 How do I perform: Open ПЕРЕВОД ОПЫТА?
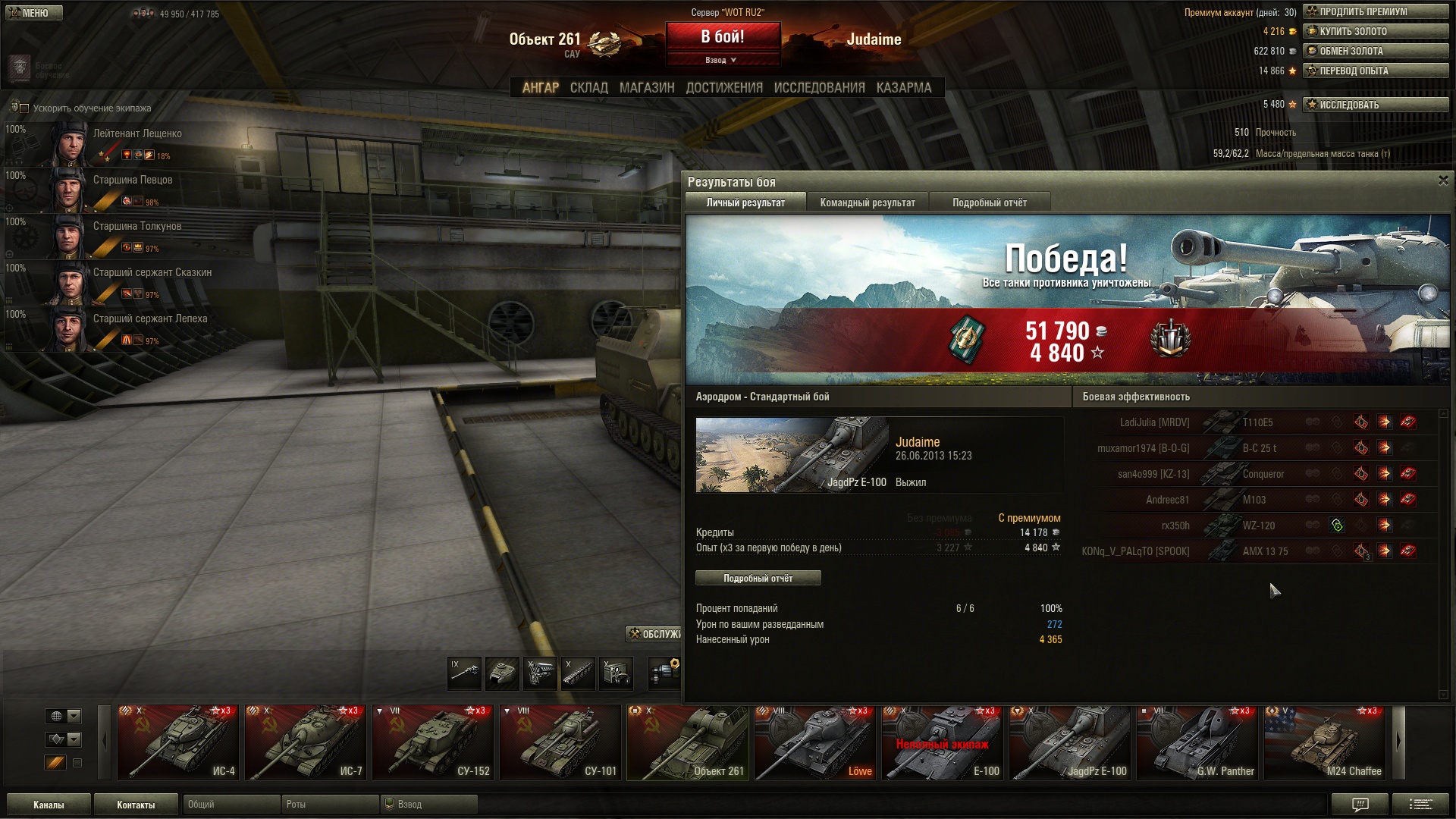click(x=1375, y=71)
